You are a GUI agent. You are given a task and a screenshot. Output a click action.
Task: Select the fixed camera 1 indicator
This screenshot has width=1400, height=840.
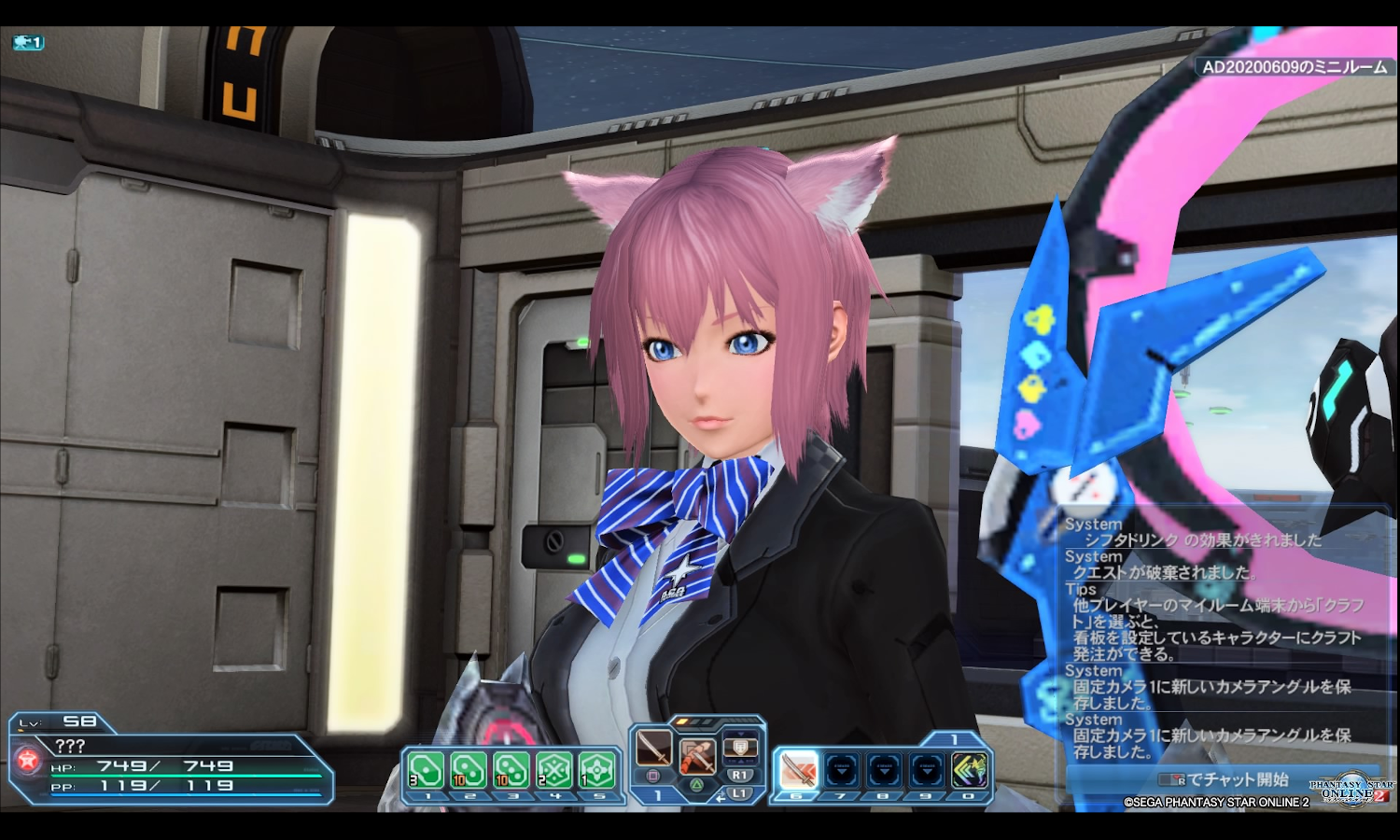pyautogui.click(x=28, y=43)
